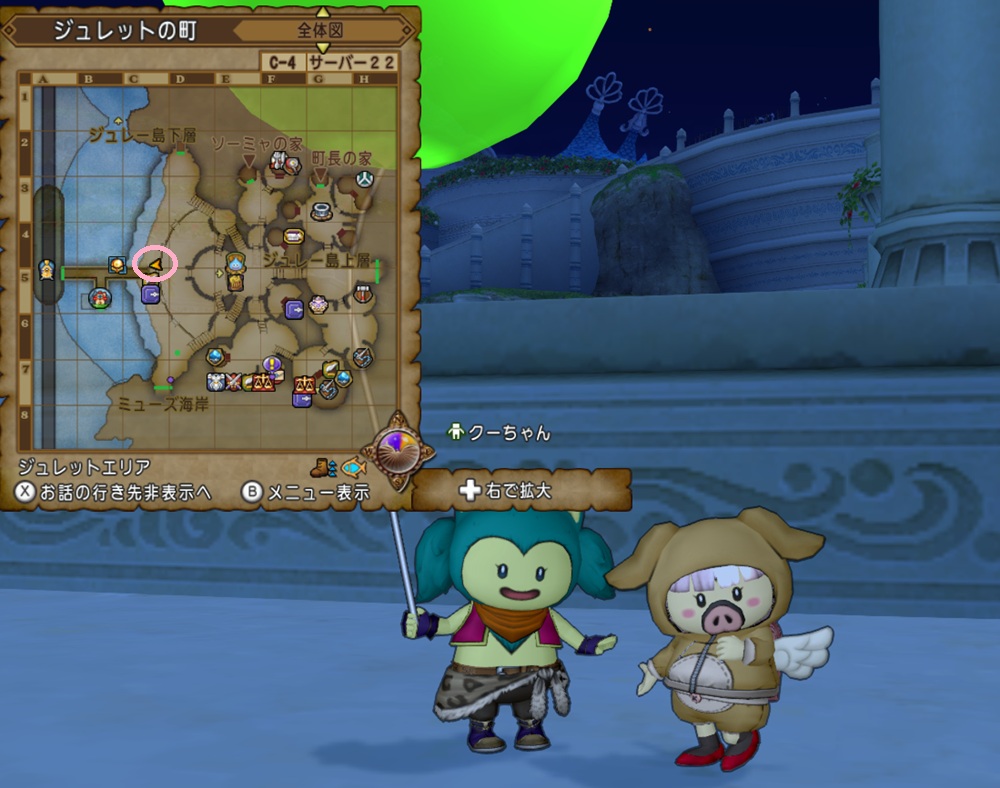Click the blue slime marker at the map's center
This screenshot has height=788, width=1000.
(236, 263)
